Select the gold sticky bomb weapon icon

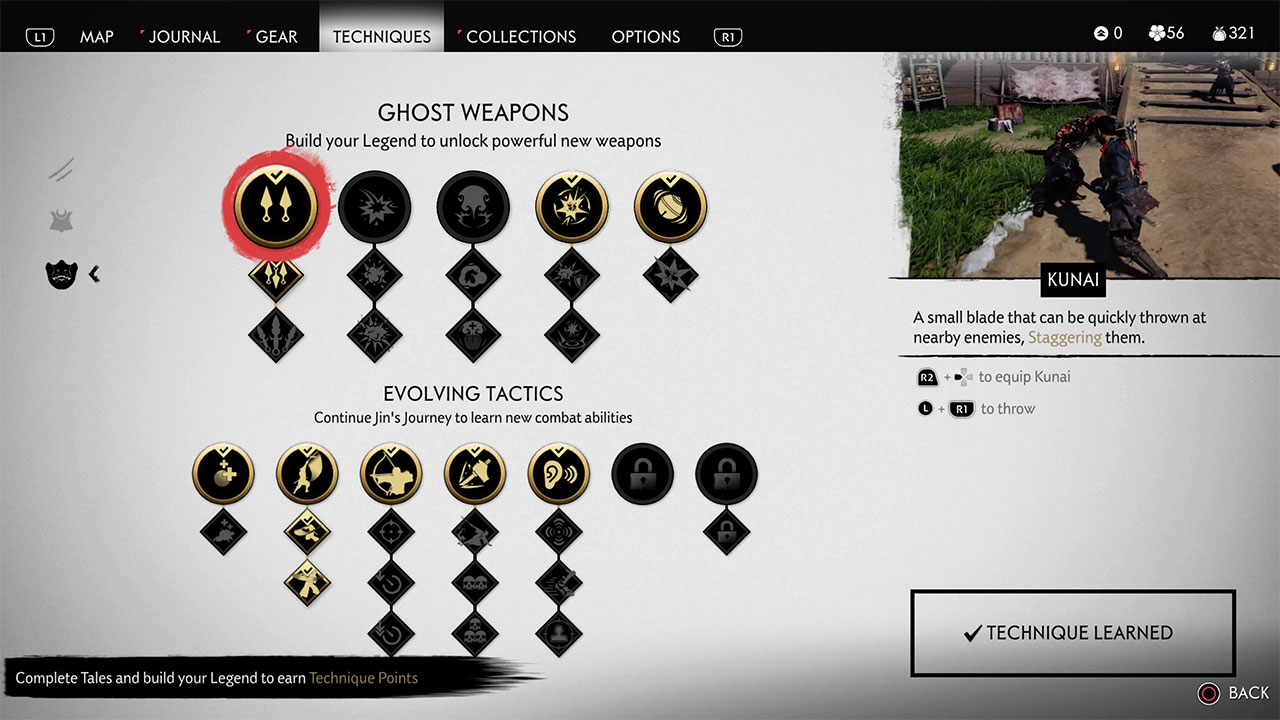coord(572,207)
